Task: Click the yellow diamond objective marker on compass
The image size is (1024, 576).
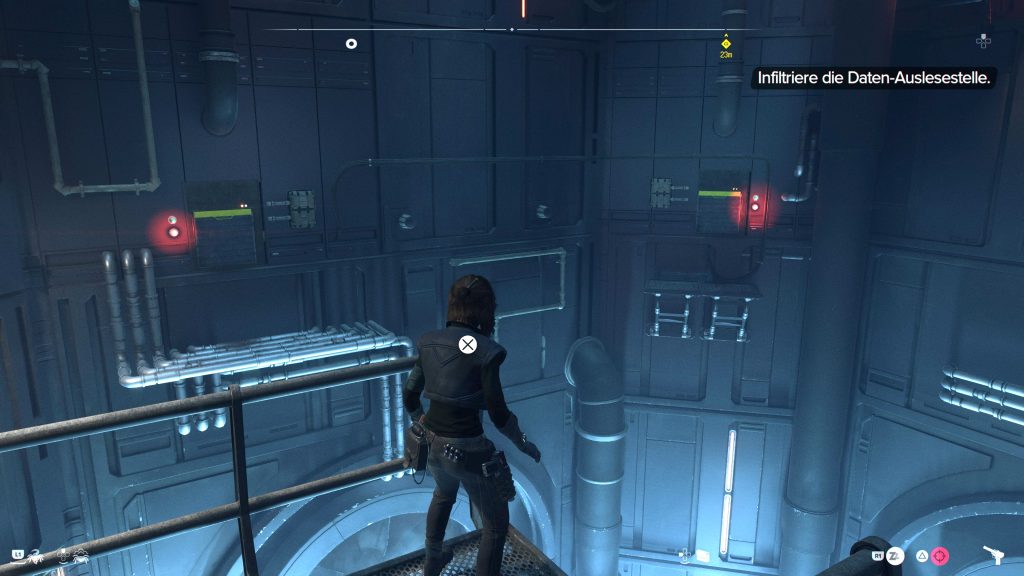Action: click(x=727, y=43)
